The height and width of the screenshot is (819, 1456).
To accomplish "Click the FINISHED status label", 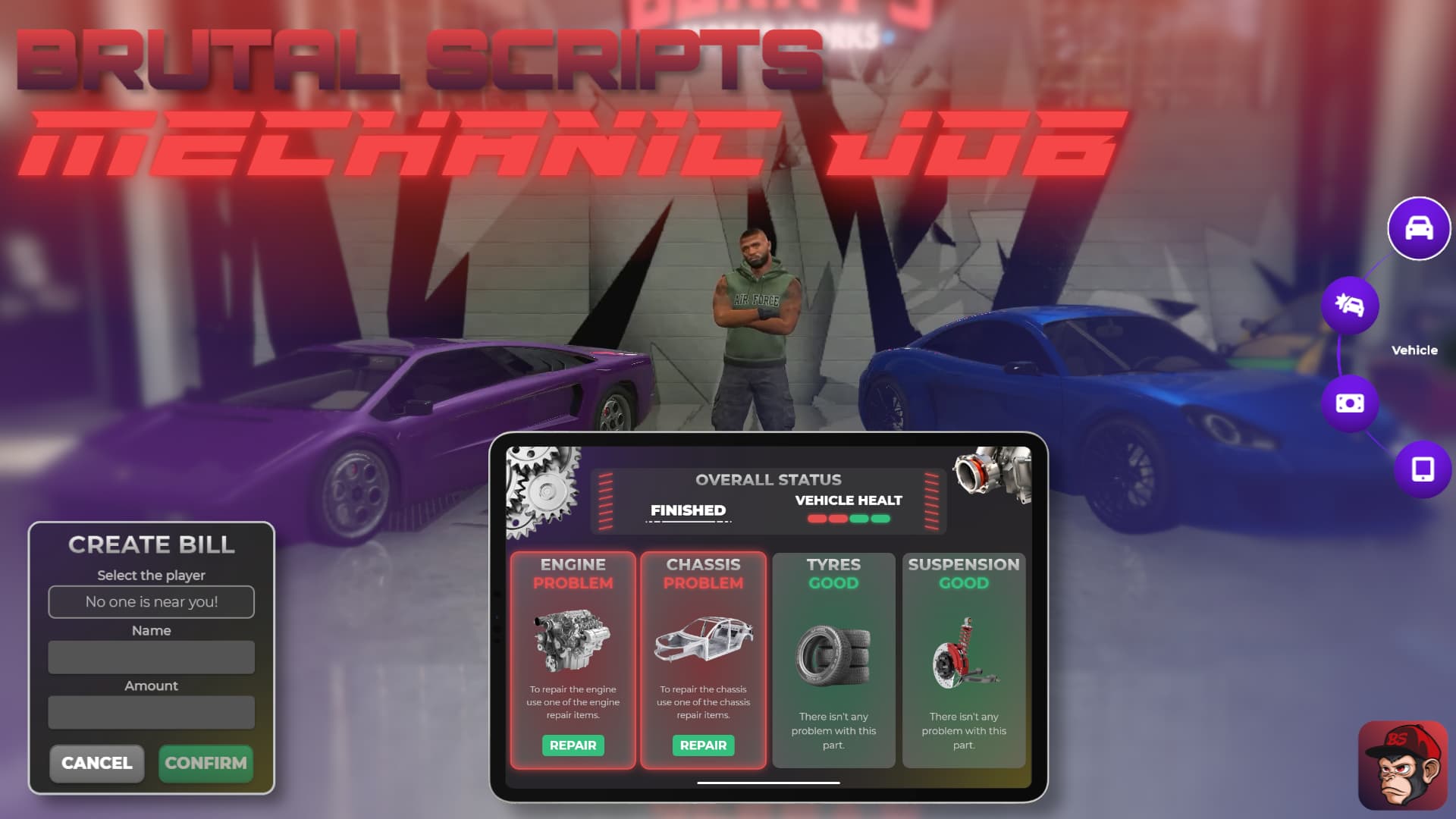I will [686, 510].
